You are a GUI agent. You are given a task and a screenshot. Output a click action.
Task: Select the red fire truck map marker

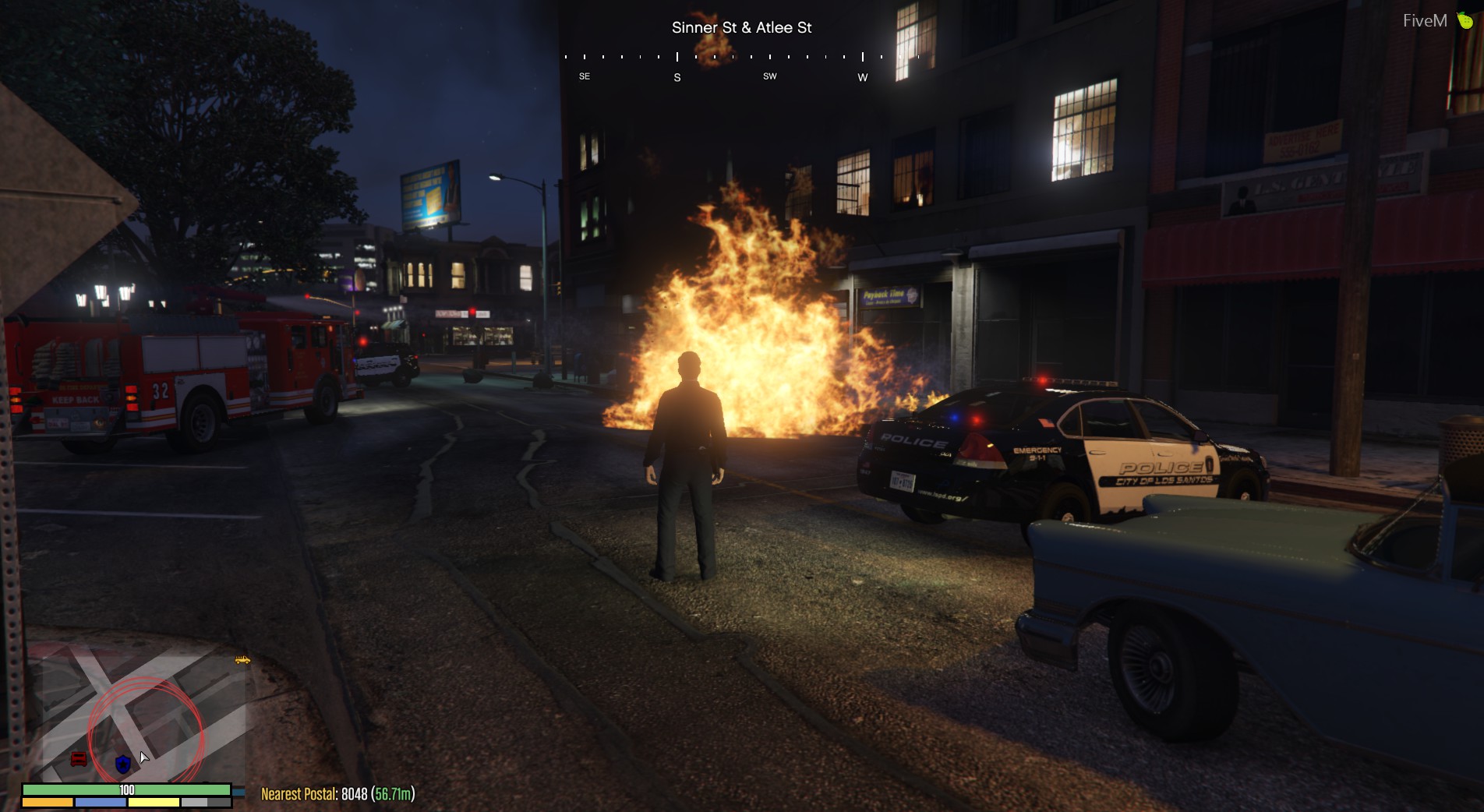point(79,759)
